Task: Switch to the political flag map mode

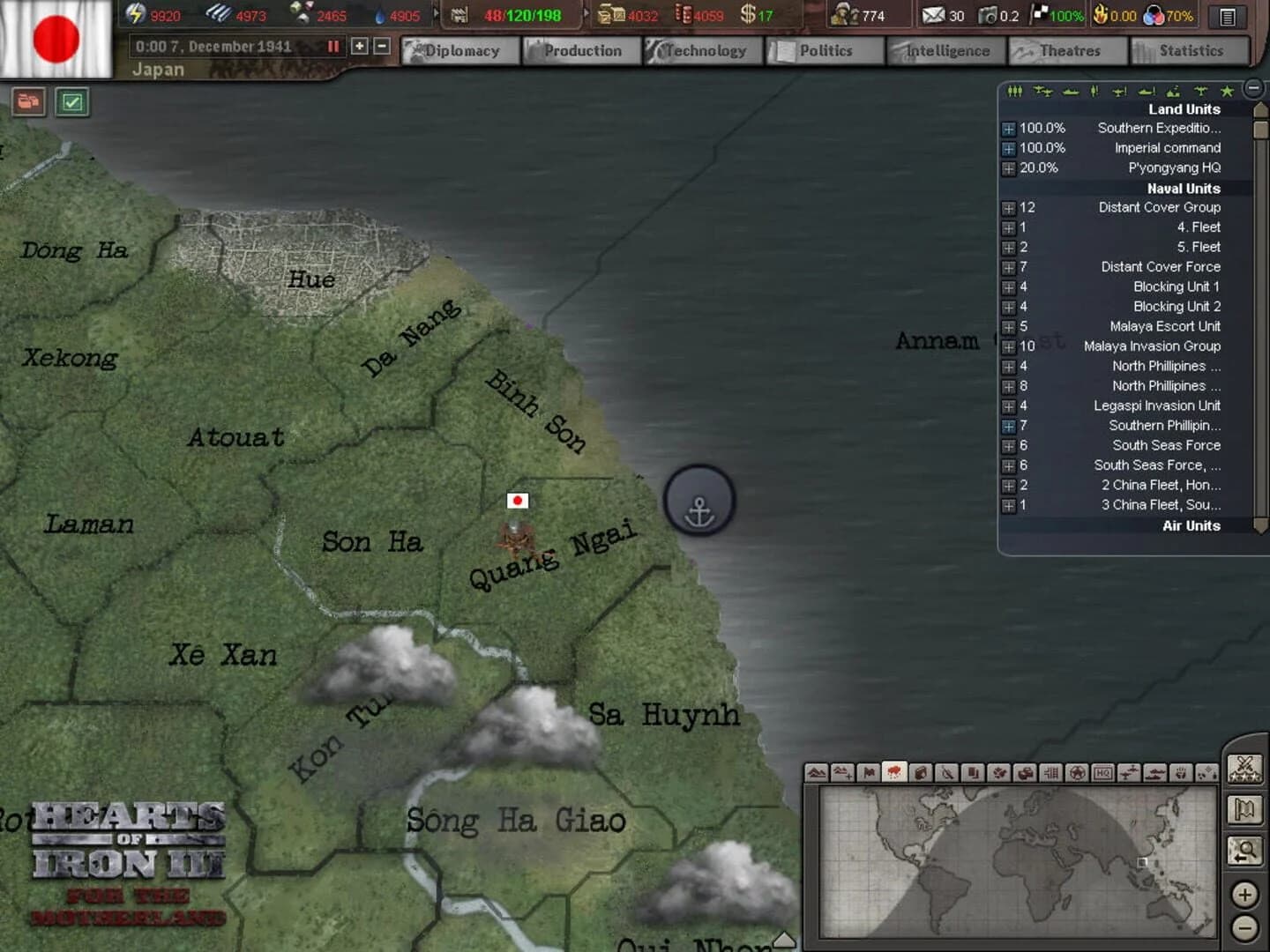Action: (x=867, y=773)
